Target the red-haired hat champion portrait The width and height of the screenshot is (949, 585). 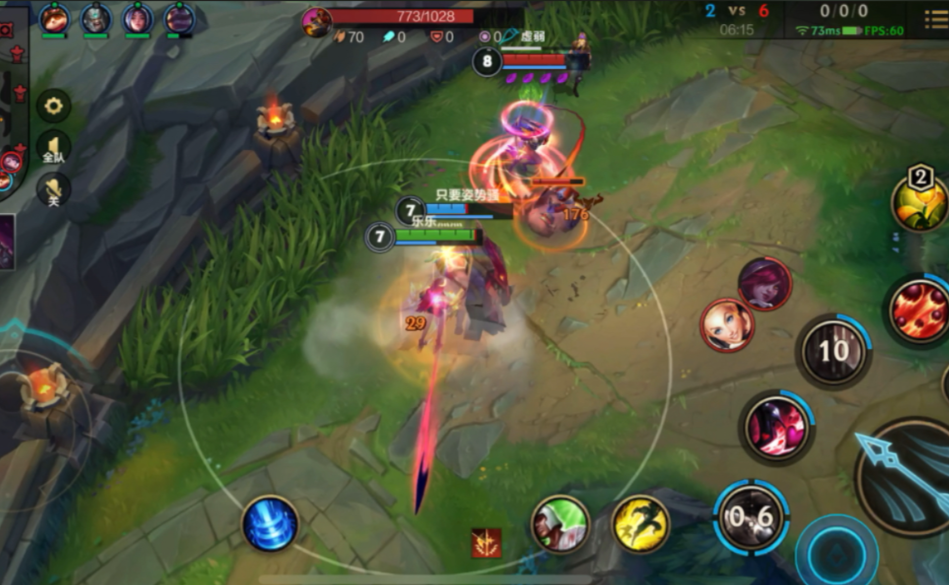point(765,284)
